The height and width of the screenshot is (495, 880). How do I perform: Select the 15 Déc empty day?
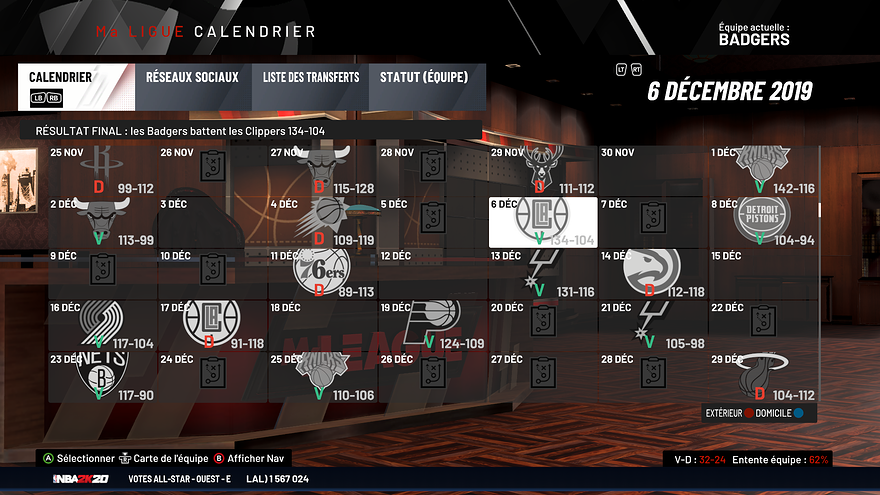click(x=763, y=273)
